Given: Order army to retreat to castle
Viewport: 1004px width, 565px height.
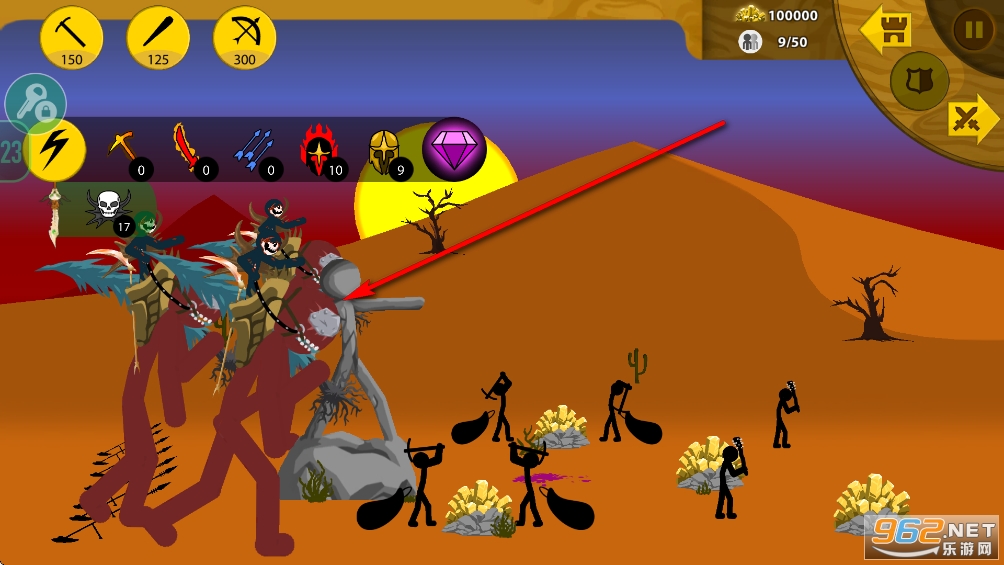Looking at the screenshot, I should point(886,30).
